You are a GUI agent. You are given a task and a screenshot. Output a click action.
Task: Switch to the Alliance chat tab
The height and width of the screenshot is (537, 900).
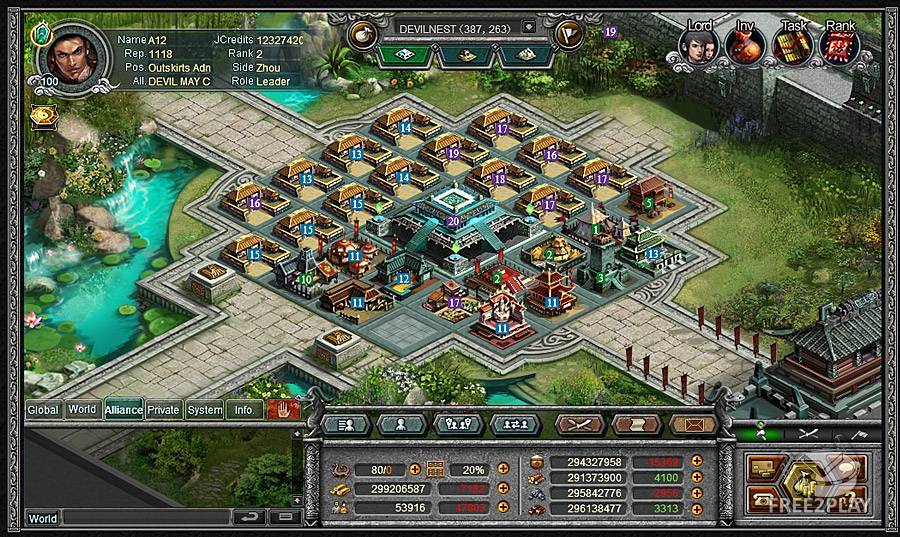pyautogui.click(x=123, y=409)
